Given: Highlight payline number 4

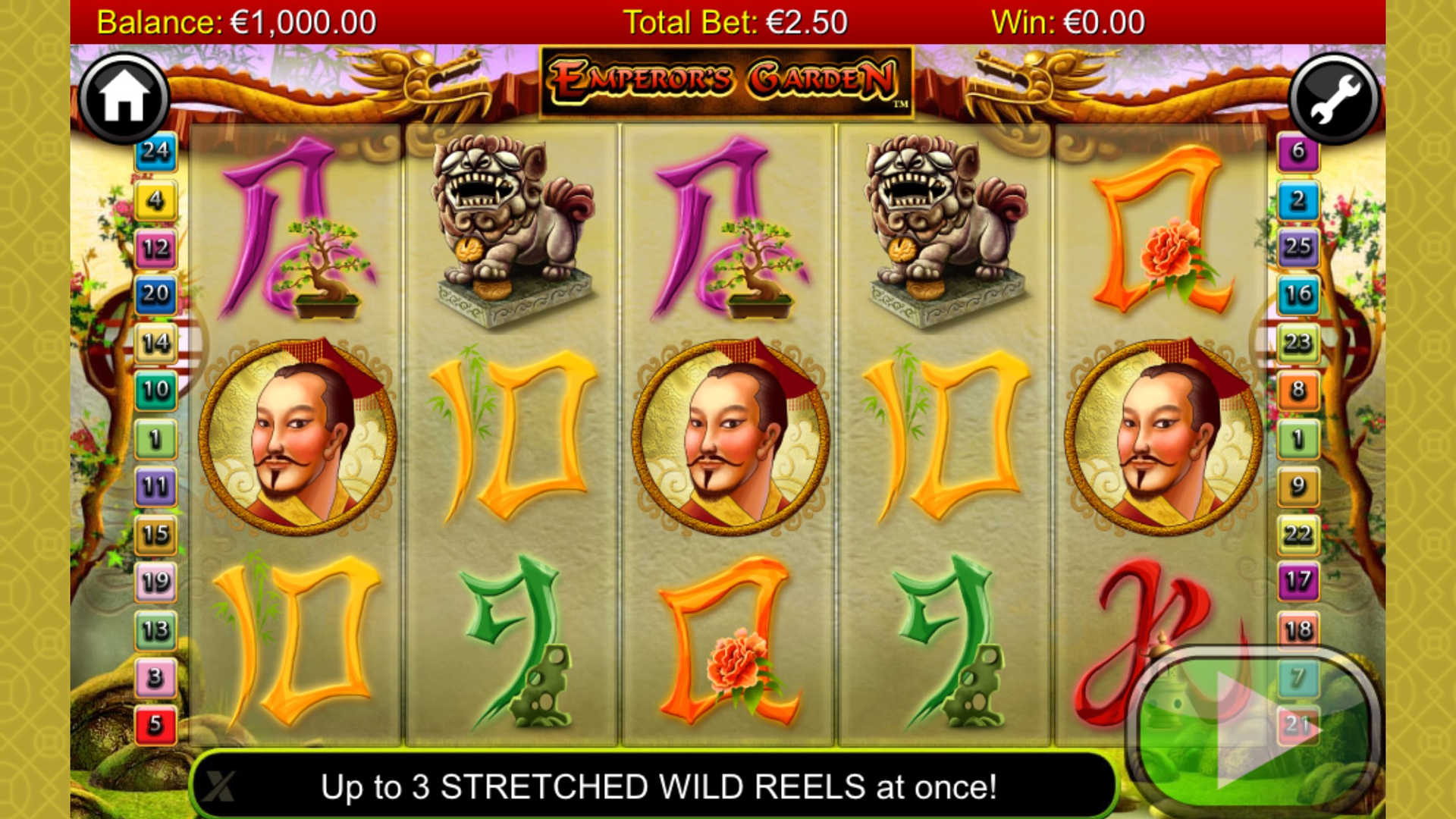Looking at the screenshot, I should [x=155, y=200].
